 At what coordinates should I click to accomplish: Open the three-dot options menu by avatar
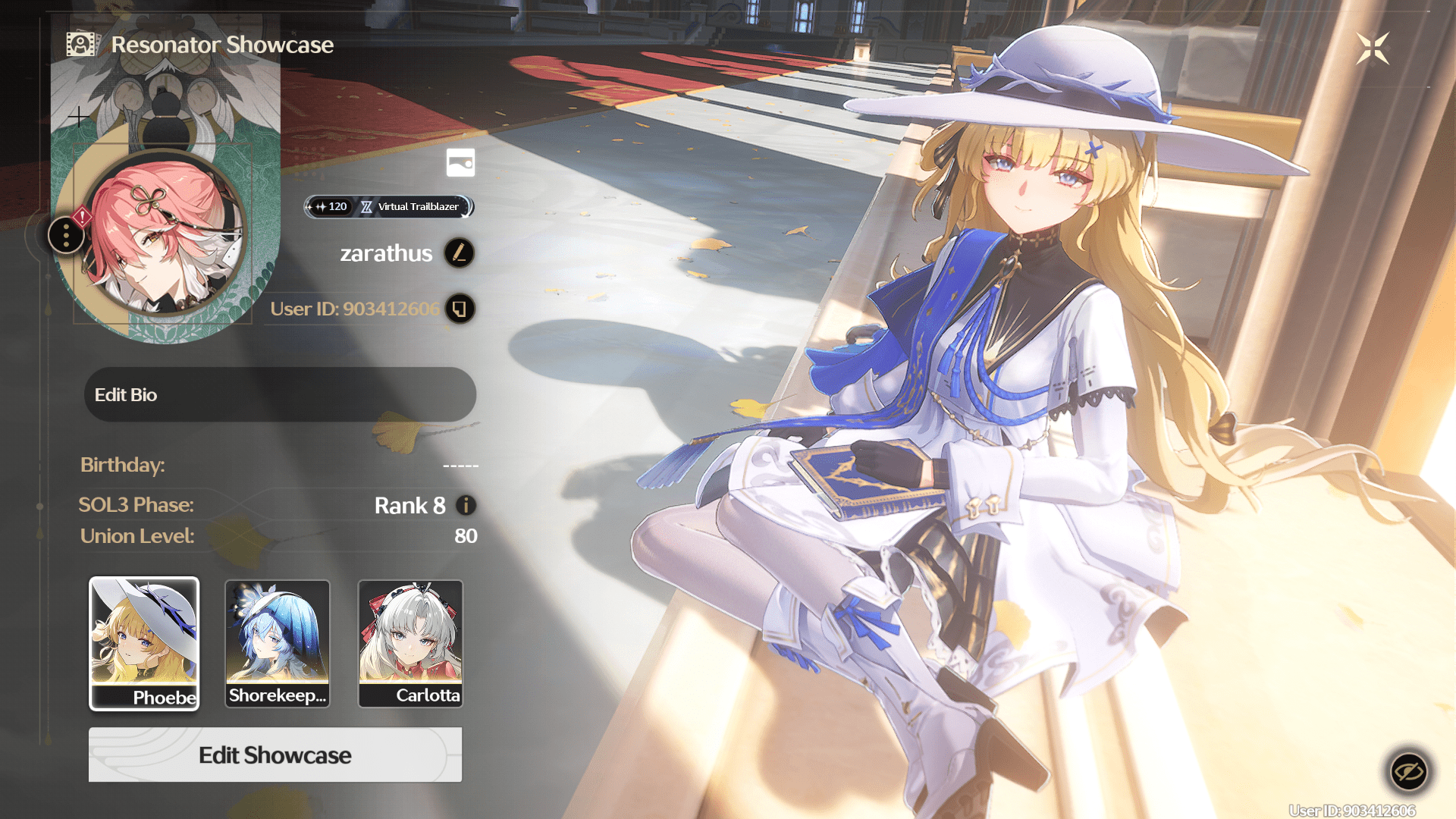[67, 236]
